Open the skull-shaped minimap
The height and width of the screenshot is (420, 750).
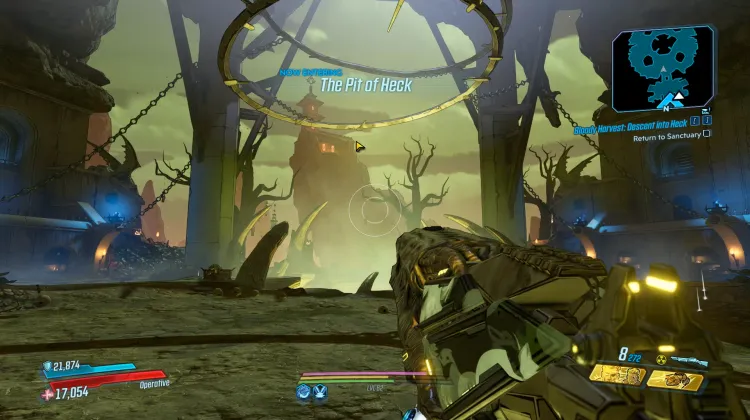pyautogui.click(x=664, y=68)
